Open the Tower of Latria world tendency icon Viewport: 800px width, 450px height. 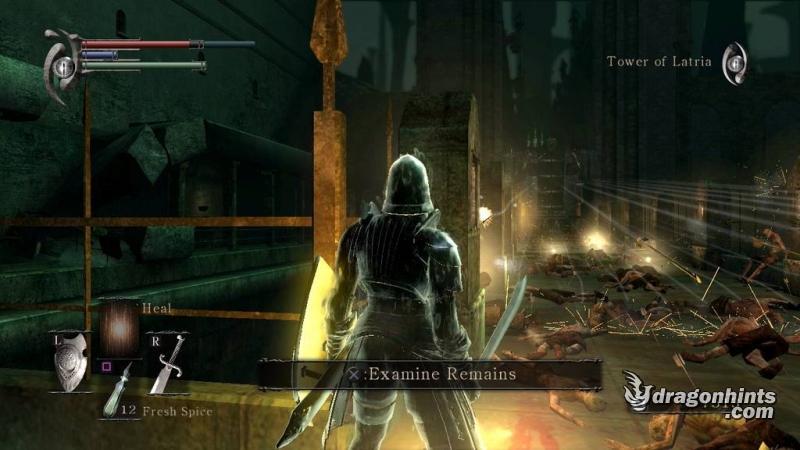tap(735, 62)
